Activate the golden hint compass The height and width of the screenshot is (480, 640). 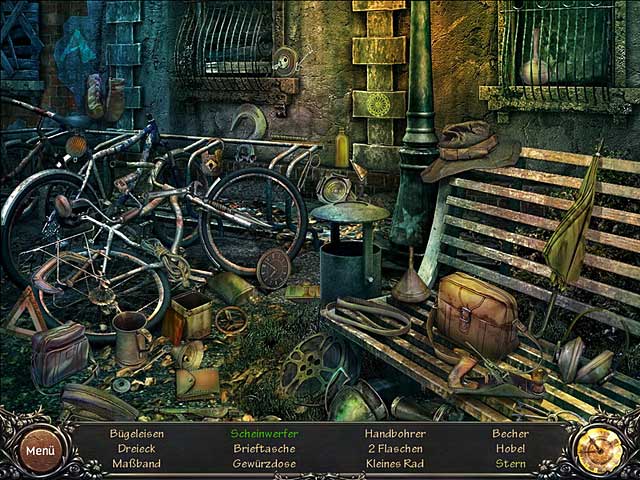pos(600,451)
